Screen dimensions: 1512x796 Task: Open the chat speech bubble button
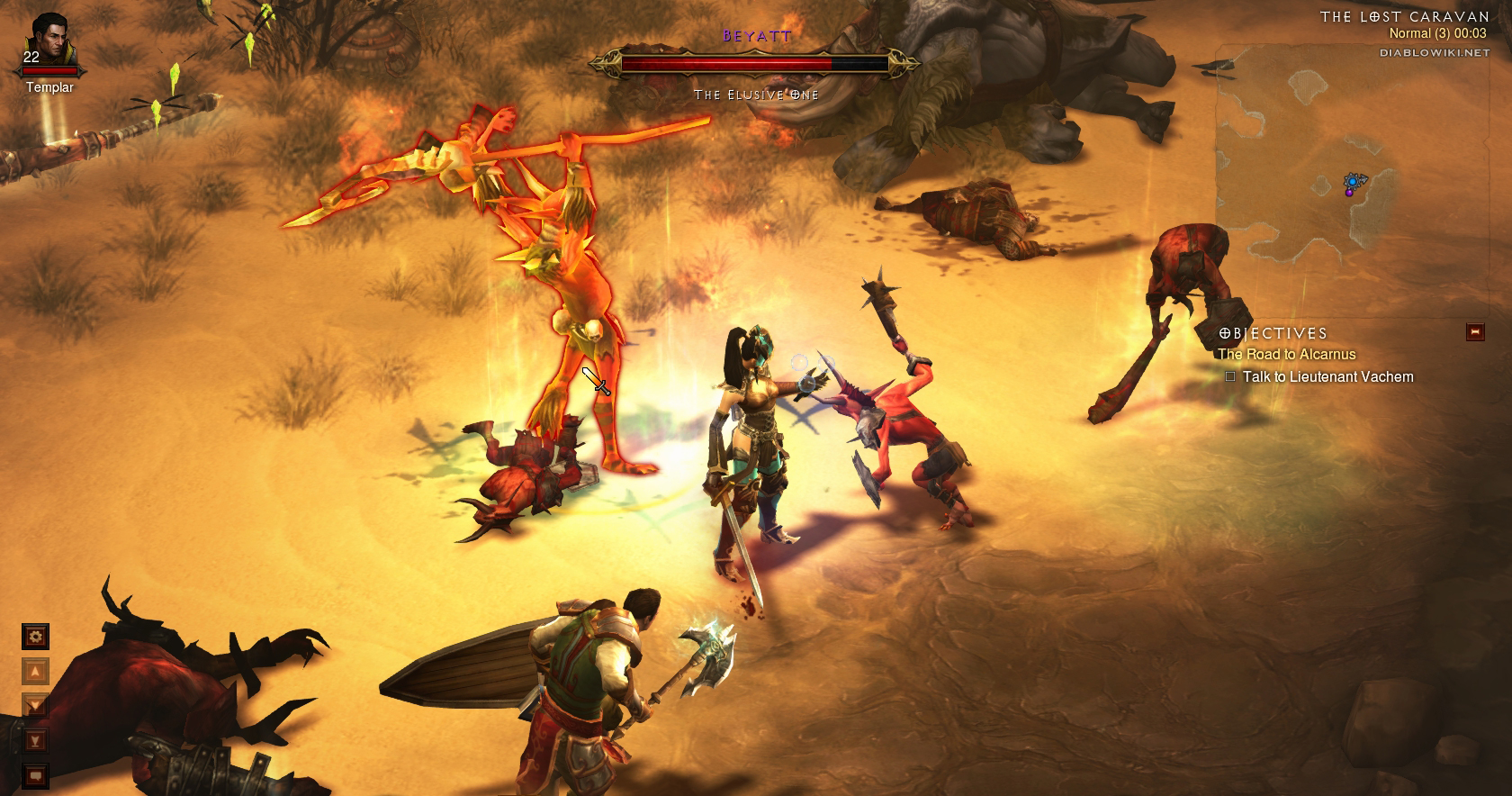coord(36,774)
